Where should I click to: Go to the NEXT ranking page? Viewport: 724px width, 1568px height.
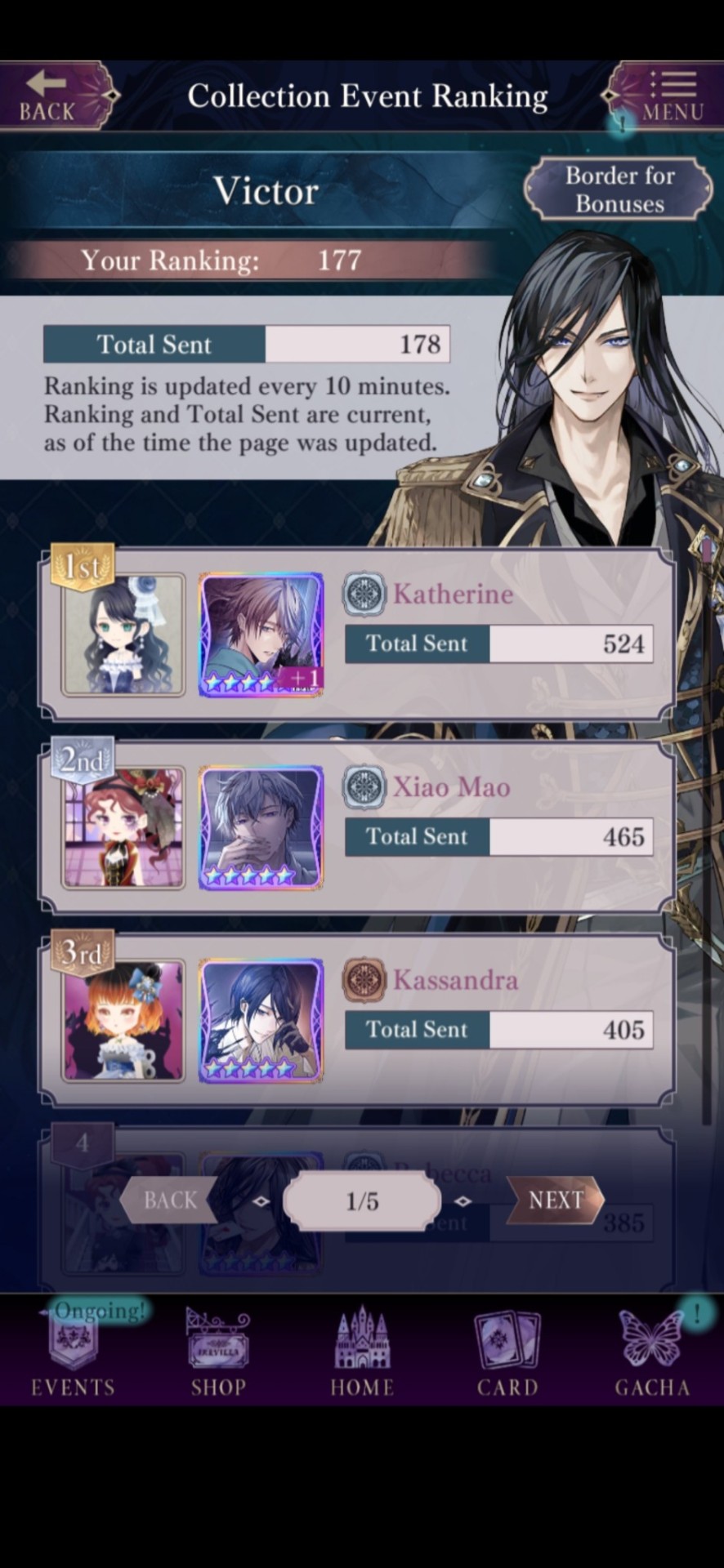pos(556,1200)
